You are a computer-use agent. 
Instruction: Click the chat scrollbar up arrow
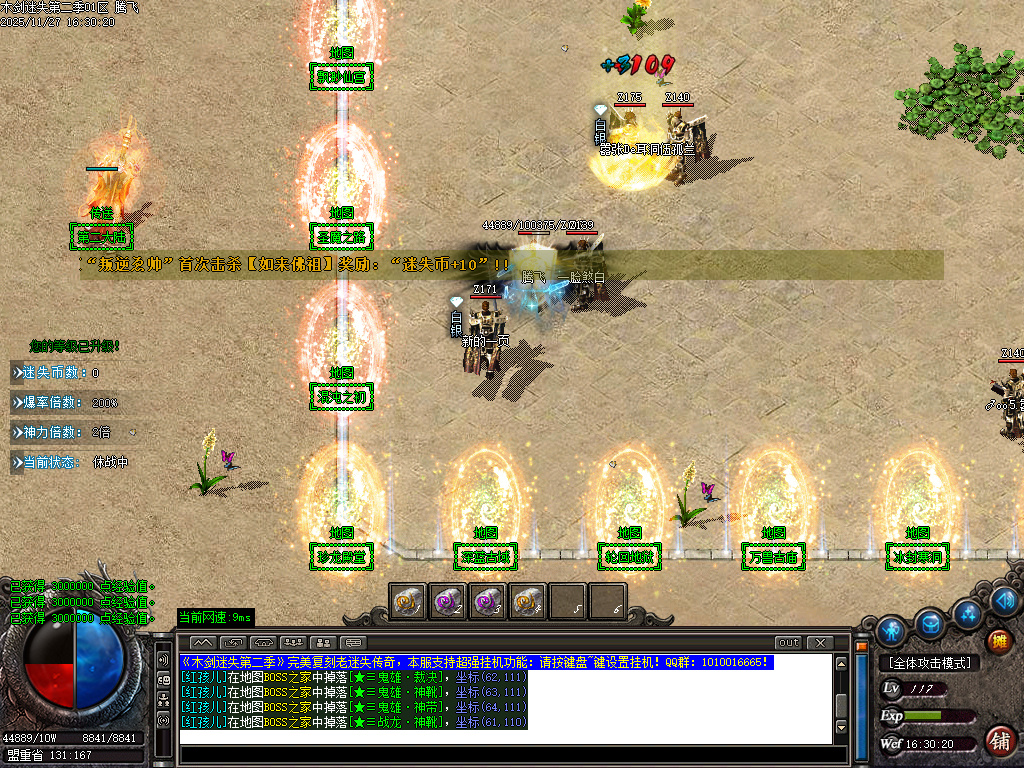842,662
